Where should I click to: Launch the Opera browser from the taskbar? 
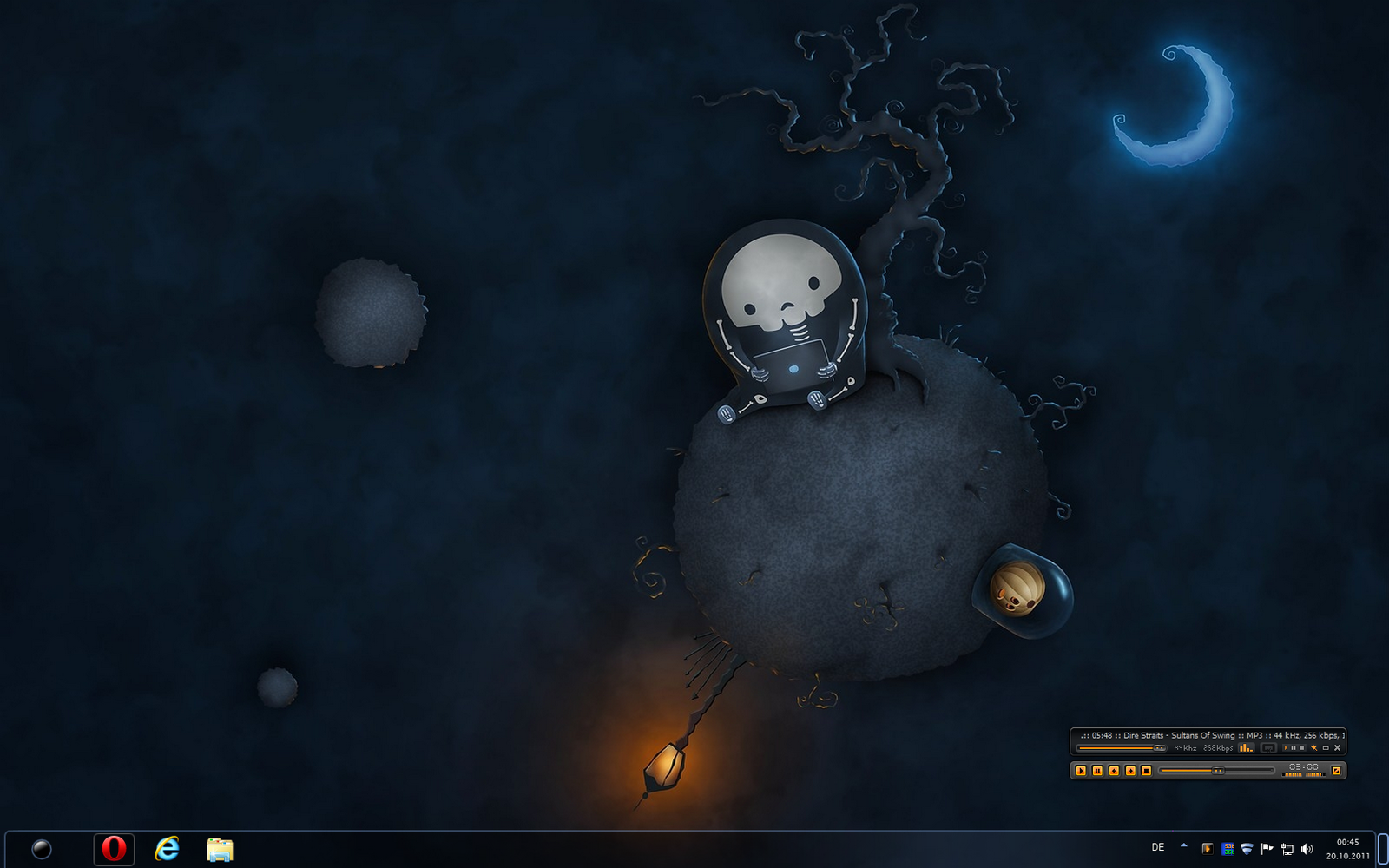tap(114, 849)
